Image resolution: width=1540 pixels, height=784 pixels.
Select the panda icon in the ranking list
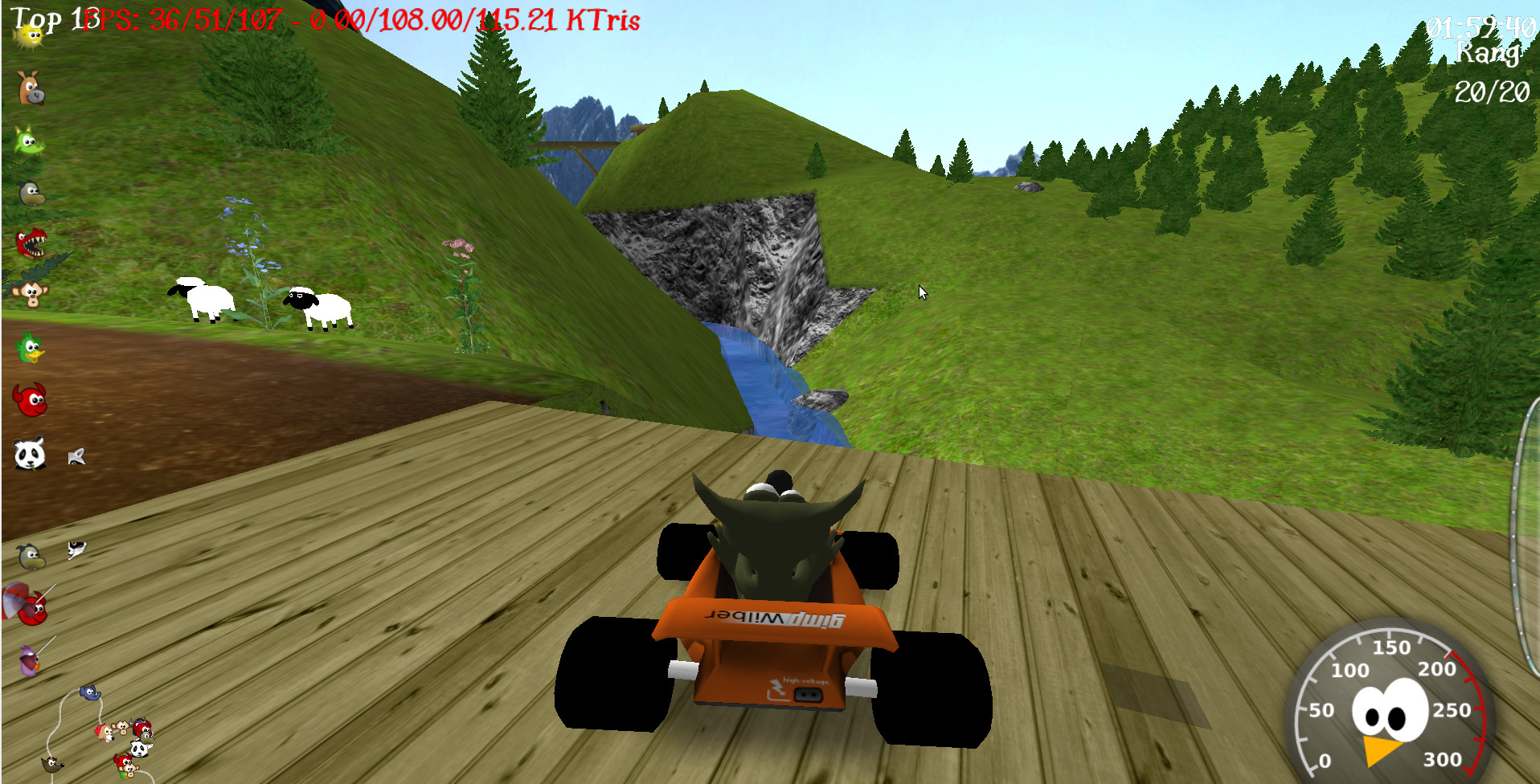30,455
